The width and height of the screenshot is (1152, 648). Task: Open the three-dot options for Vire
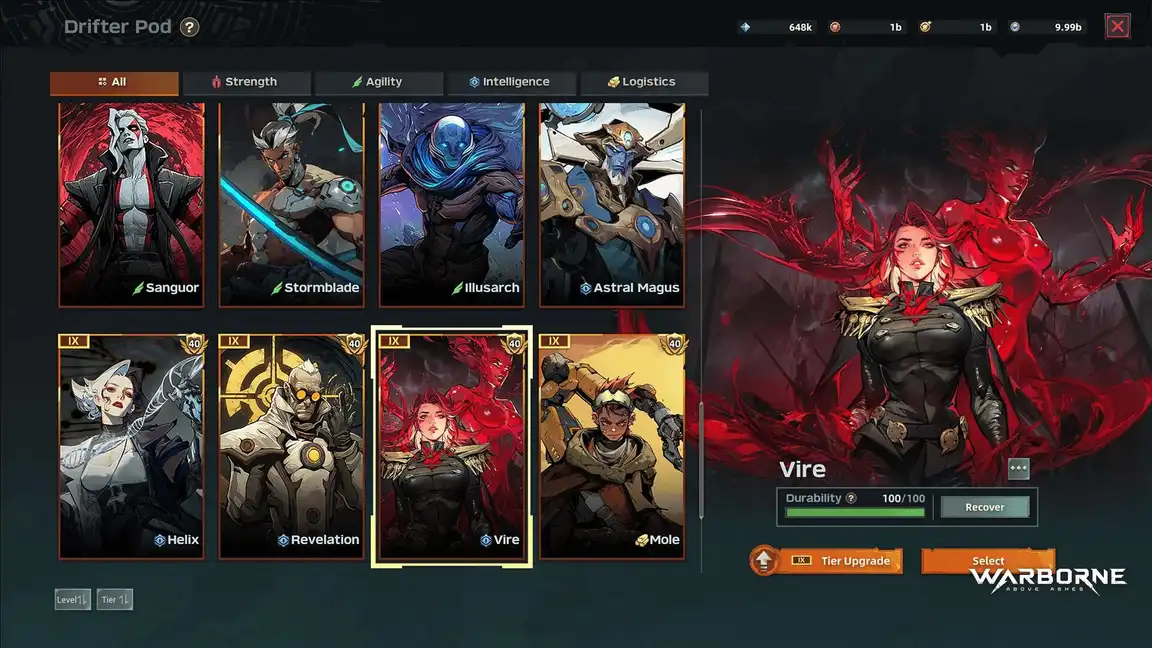(x=1018, y=469)
